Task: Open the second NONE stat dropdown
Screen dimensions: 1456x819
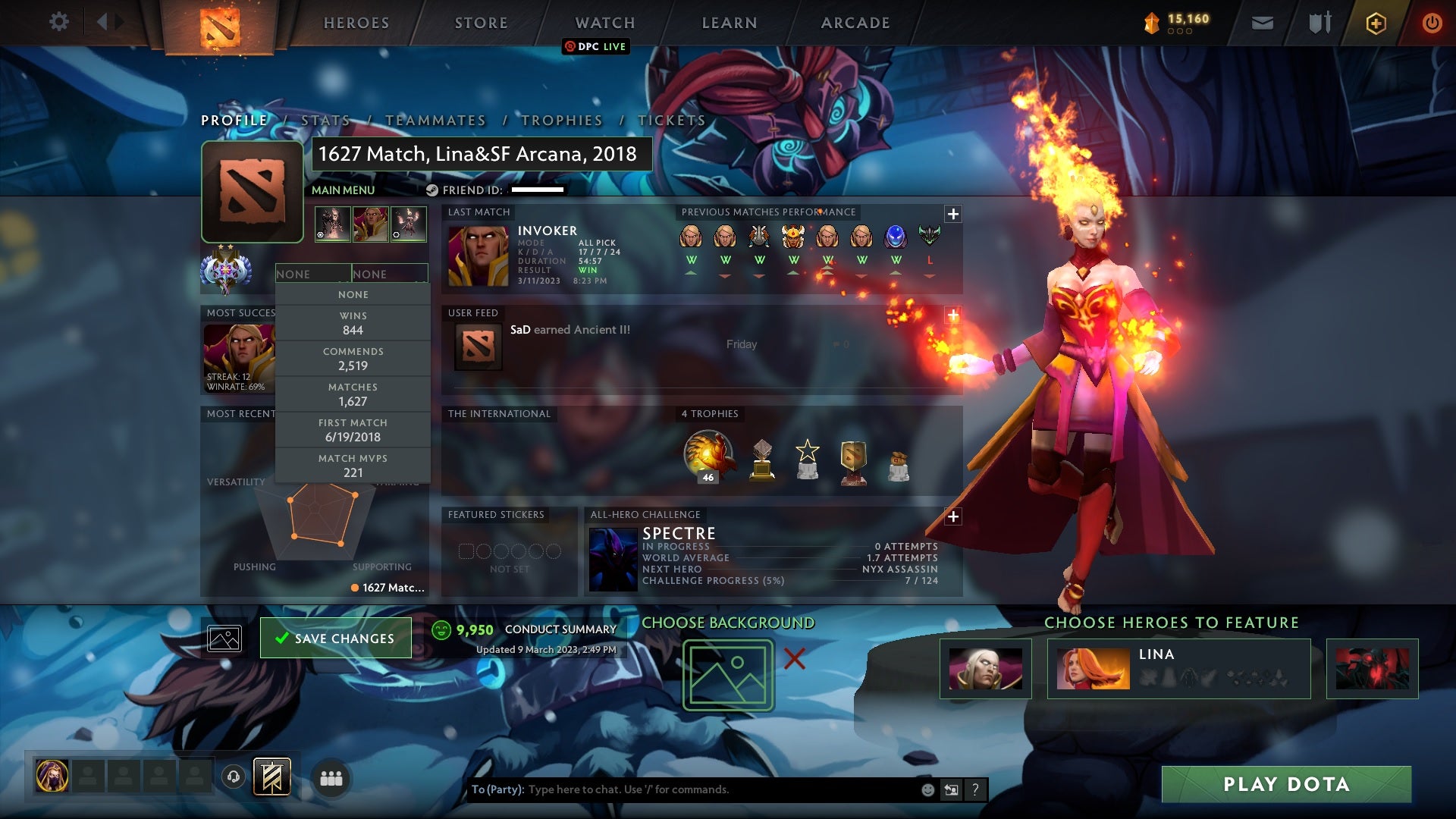Action: tap(389, 274)
